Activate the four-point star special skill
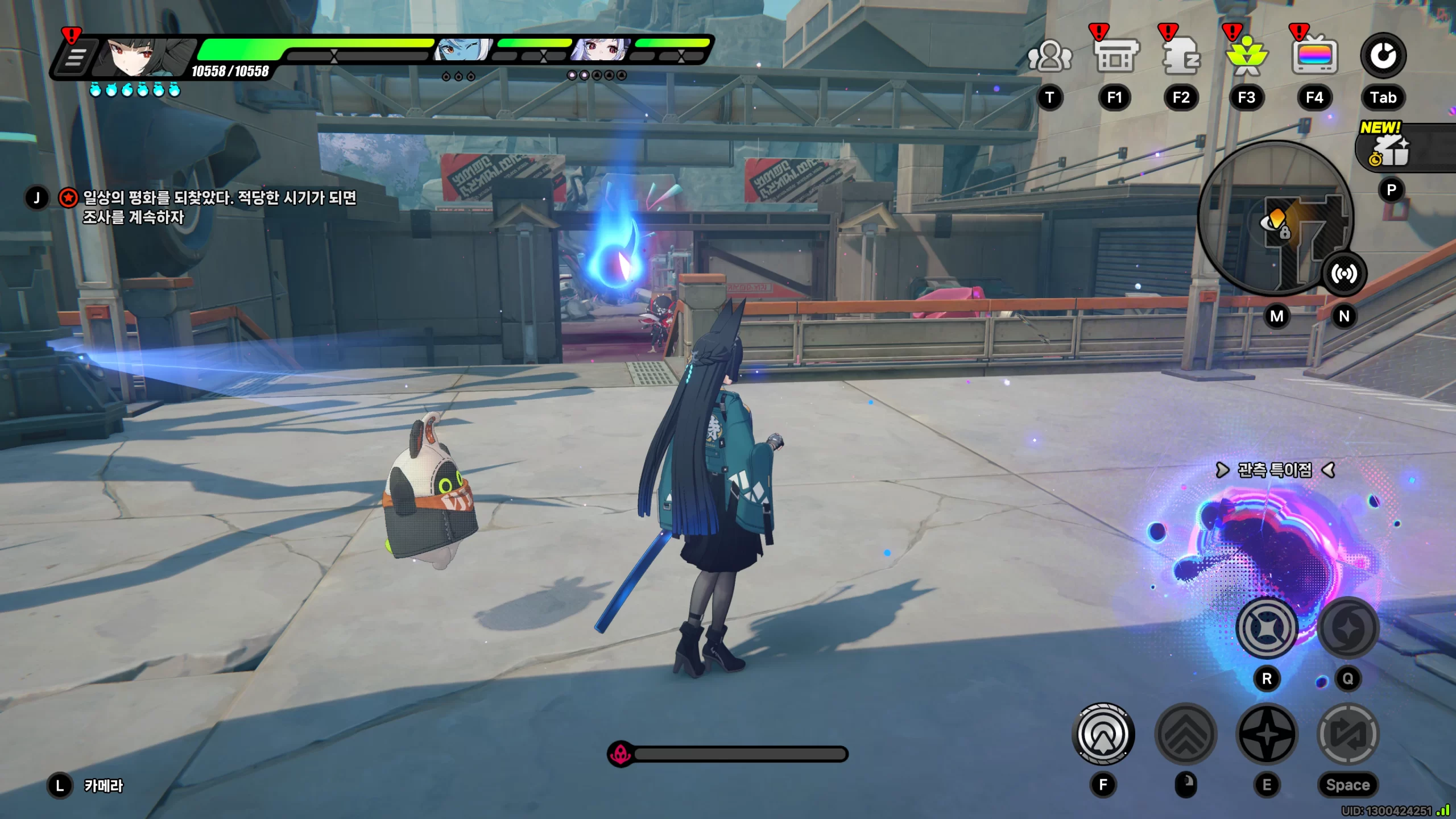Screen dimensions: 1456x819 [1267, 734]
